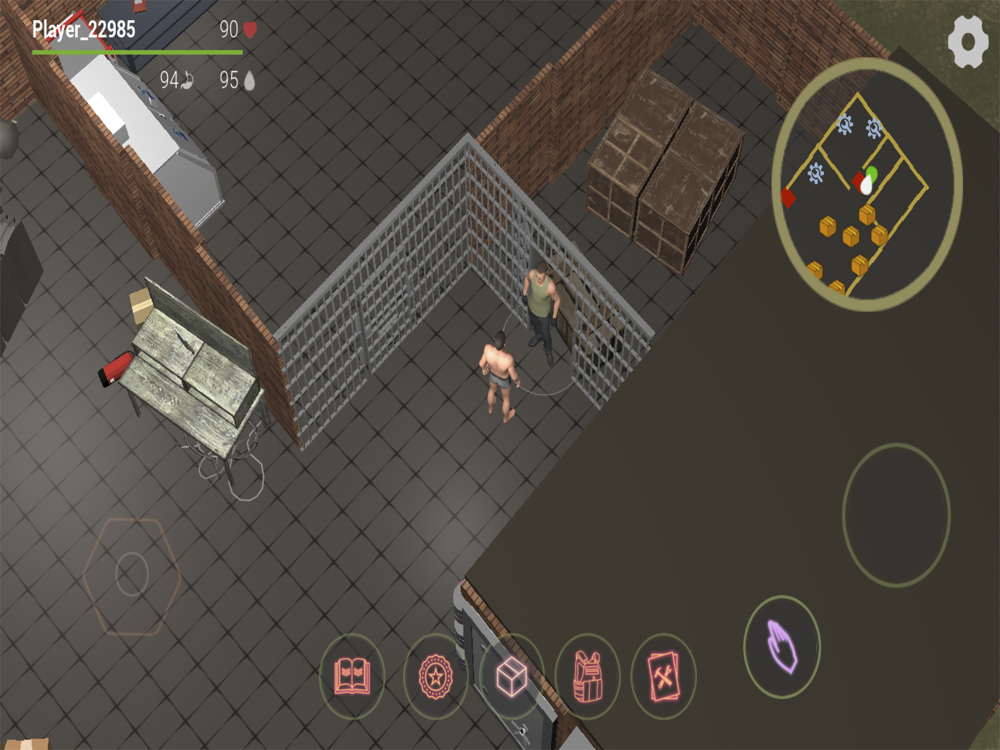Screen dimensions: 1000x750
Task: Tap the hexagonal movement joystick
Action: click(x=131, y=574)
